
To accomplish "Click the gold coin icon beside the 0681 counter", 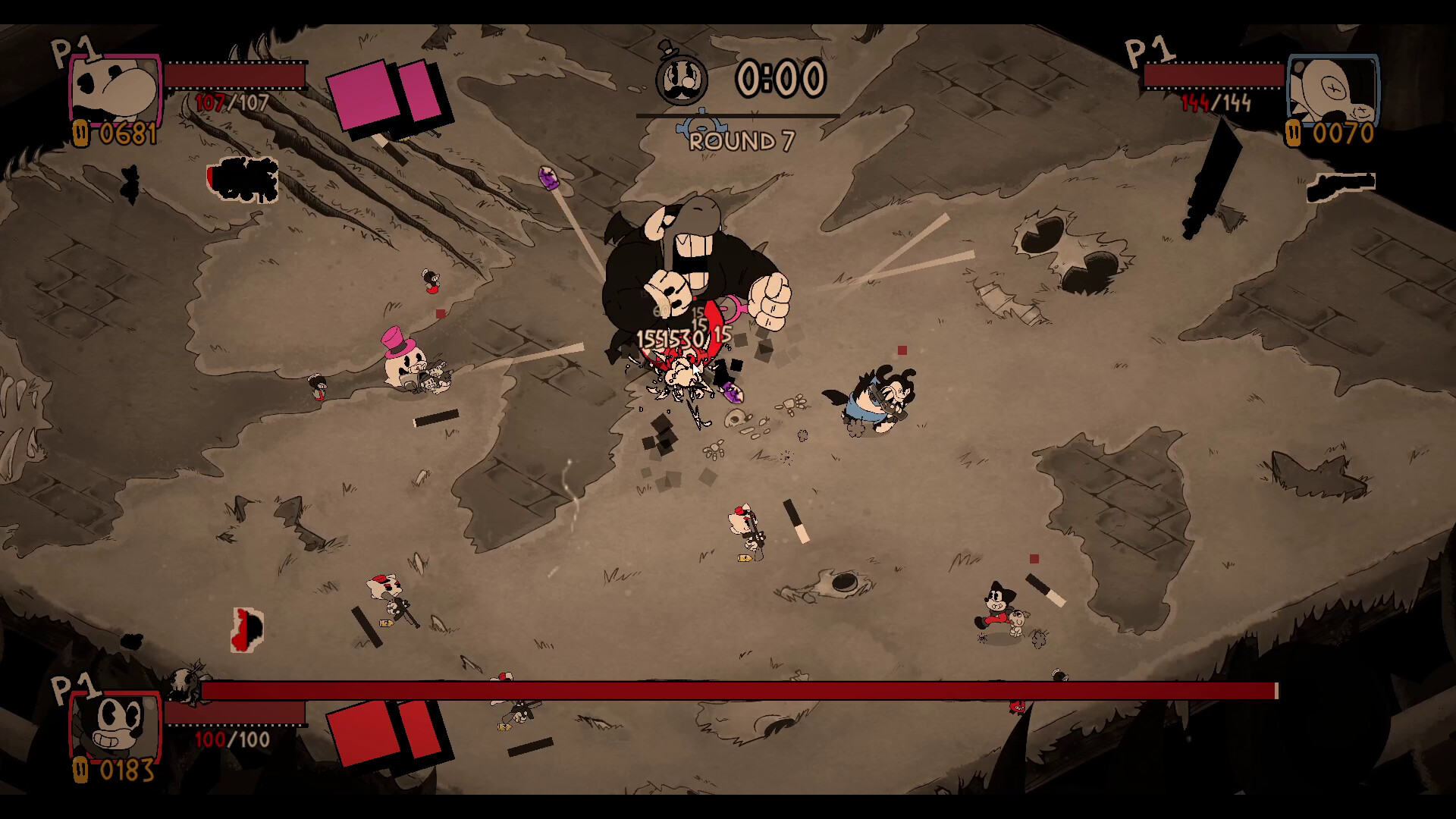I will 80,134.
